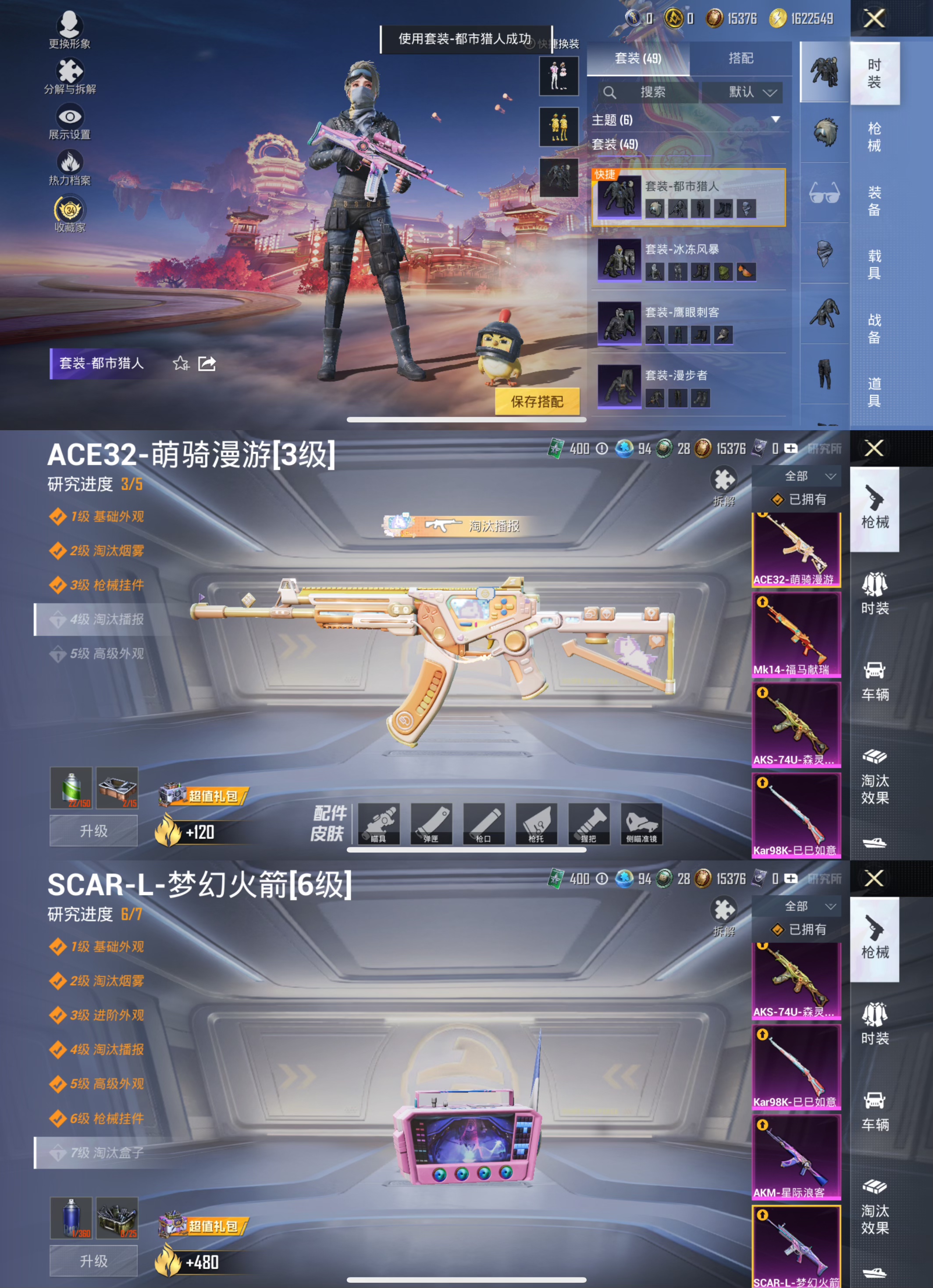Screen dimensions: 933x1288
Task: Select the Kar98K-巳巳如意 skin thumbnail
Action: (796, 814)
